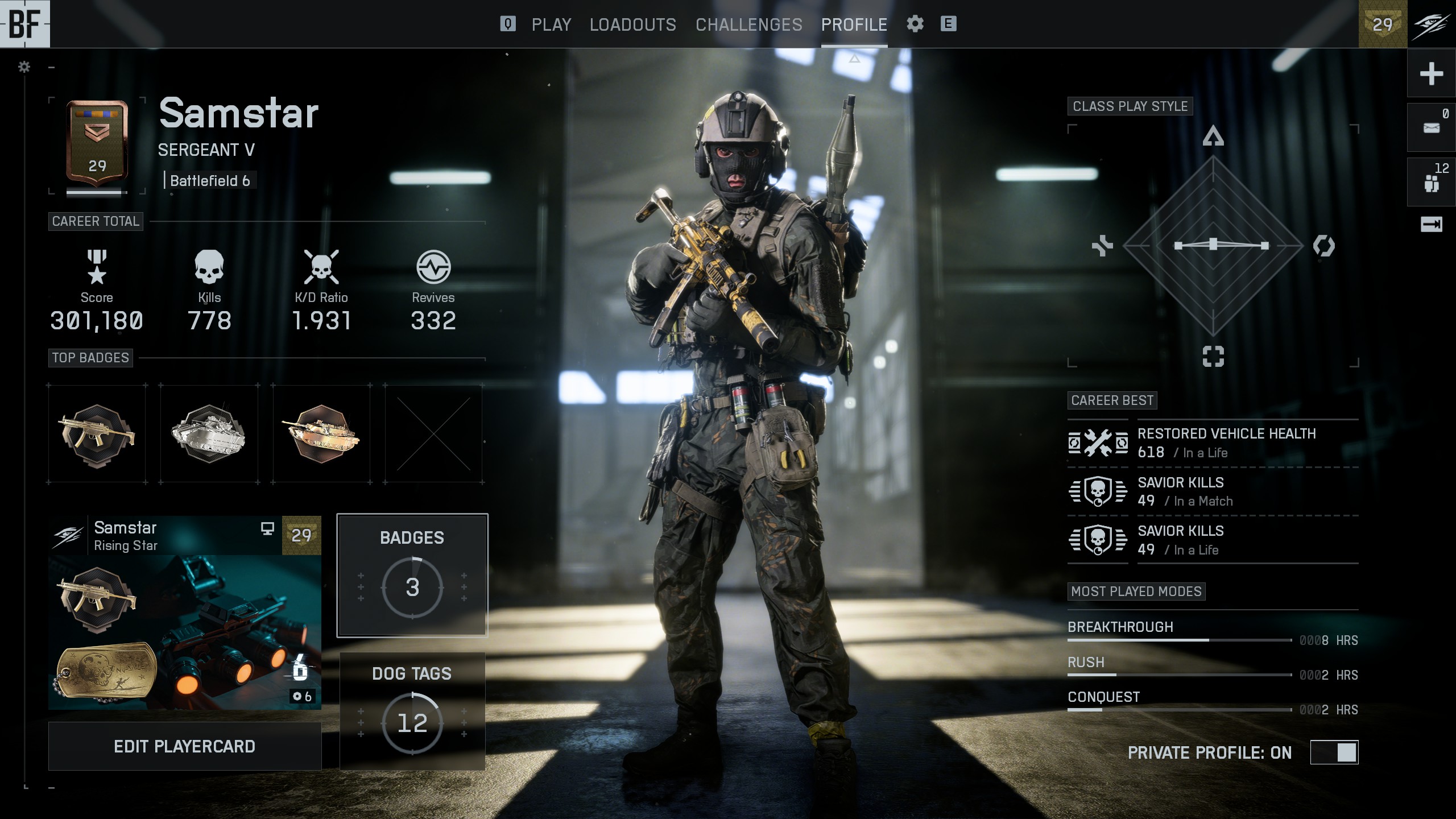Open the Dog Tags panel
Image resolution: width=1456 pixels, height=819 pixels.
(x=412, y=711)
